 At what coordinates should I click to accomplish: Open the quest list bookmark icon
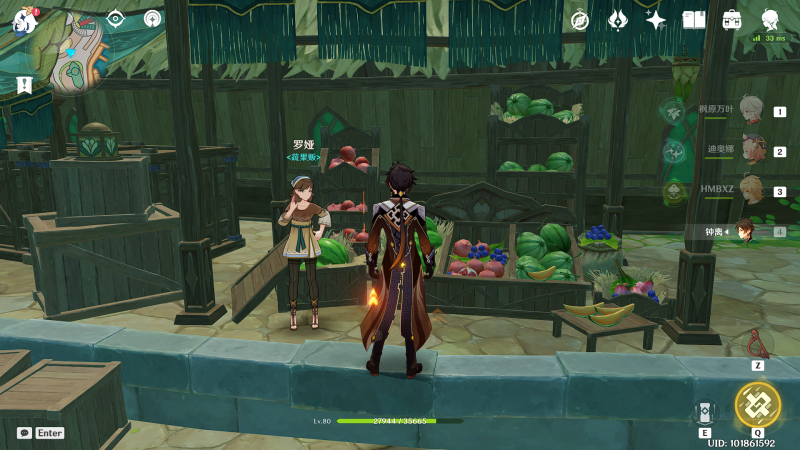click(24, 86)
